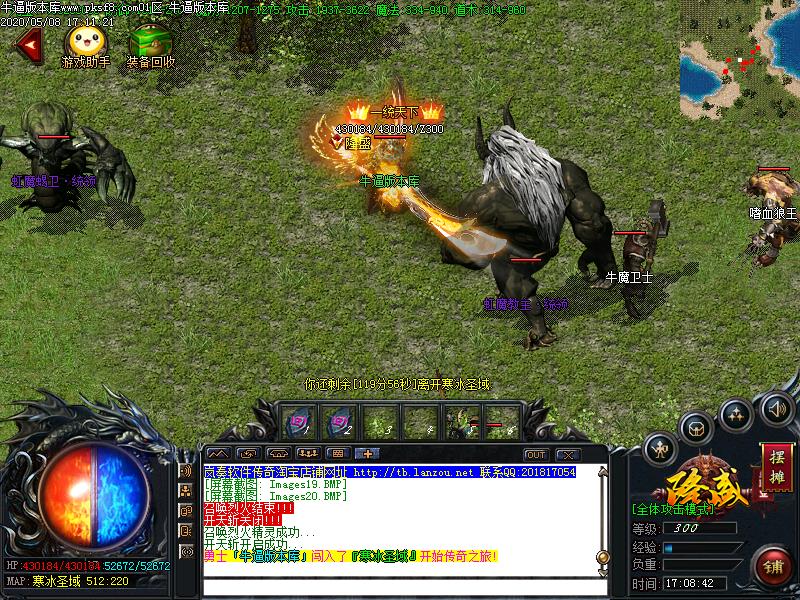Use the item in hotbar slot 2

338,422
